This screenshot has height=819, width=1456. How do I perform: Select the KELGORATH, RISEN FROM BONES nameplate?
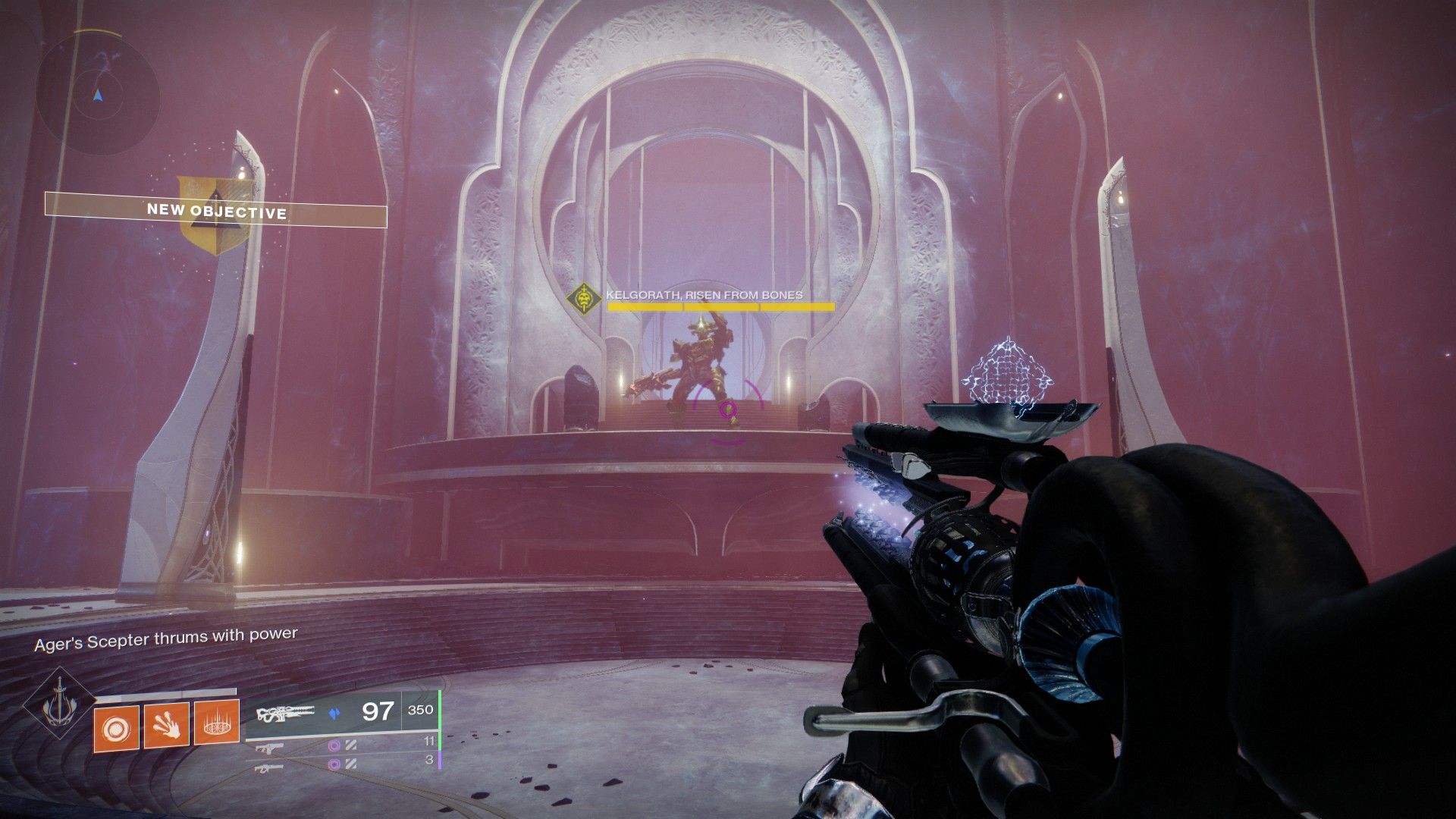coord(704,295)
